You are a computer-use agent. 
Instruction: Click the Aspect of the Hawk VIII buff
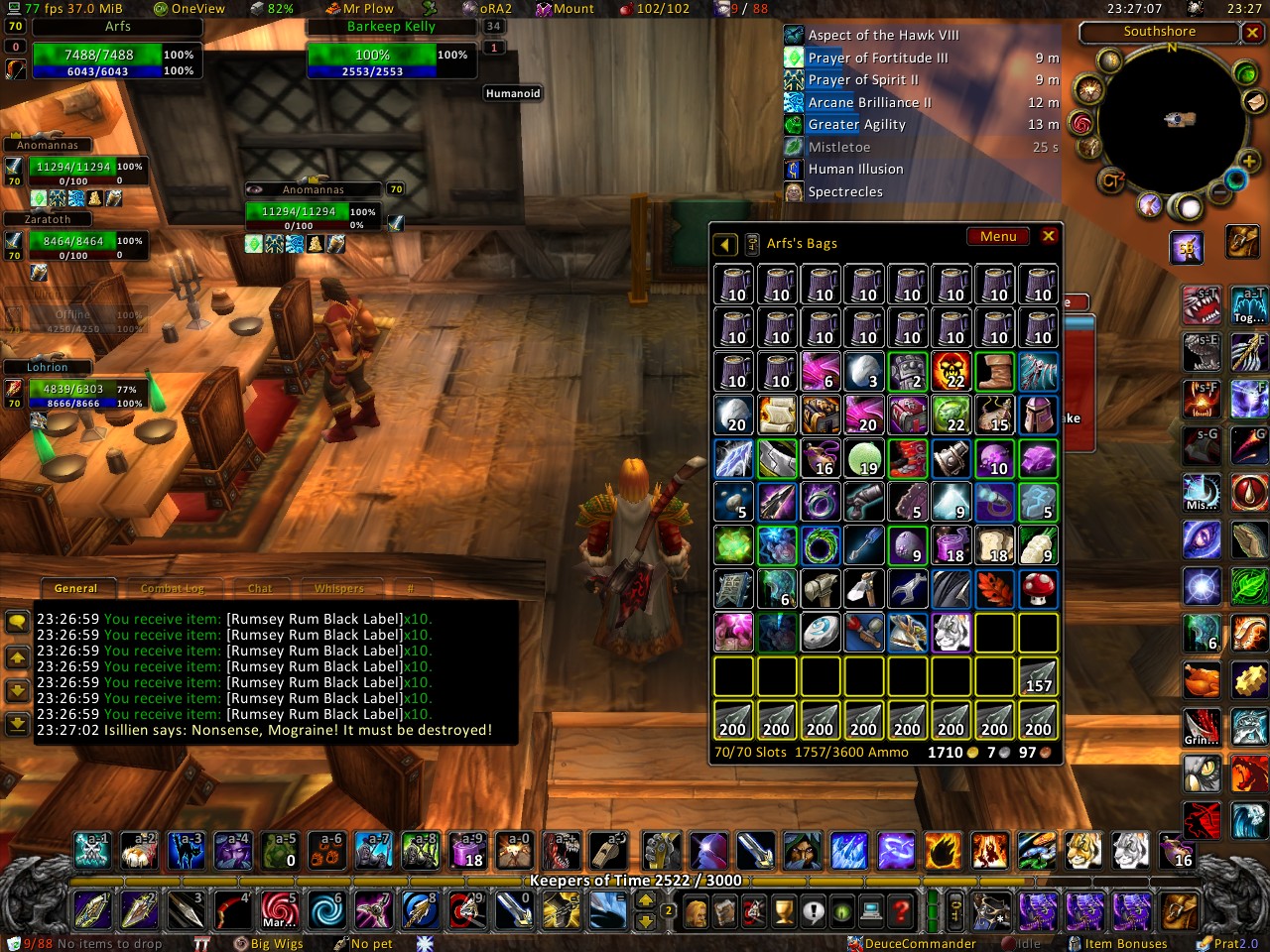tap(883, 35)
